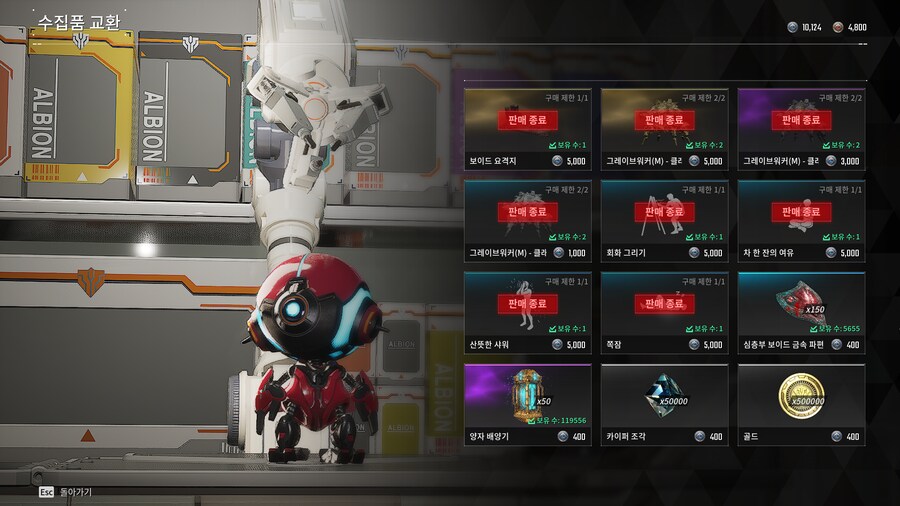This screenshot has width=900, height=506.
Task: Choose the 그레이브워커(M) item priced 3,000
Action: (801, 128)
